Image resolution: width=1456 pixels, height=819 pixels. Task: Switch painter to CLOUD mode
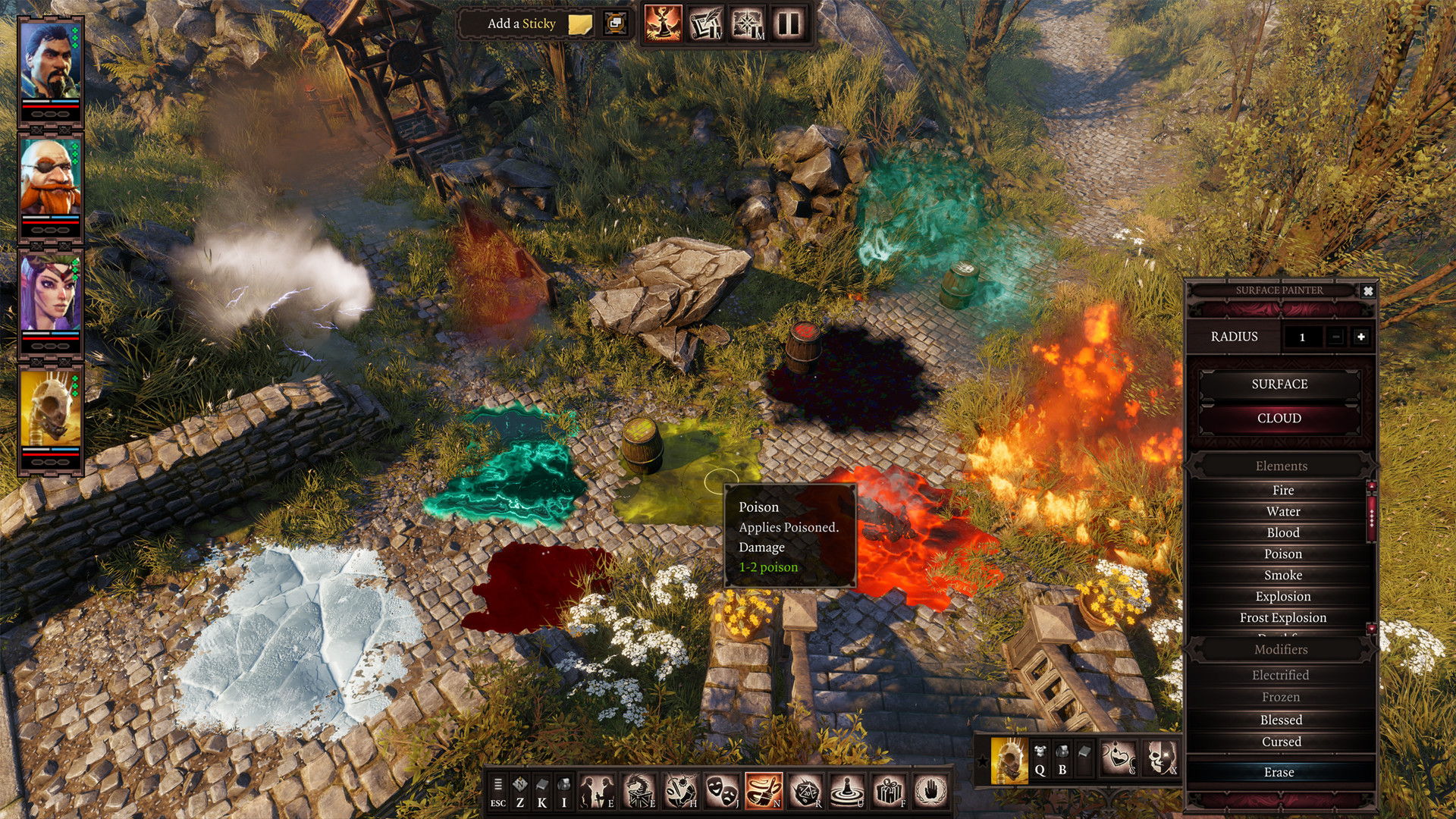(1280, 418)
